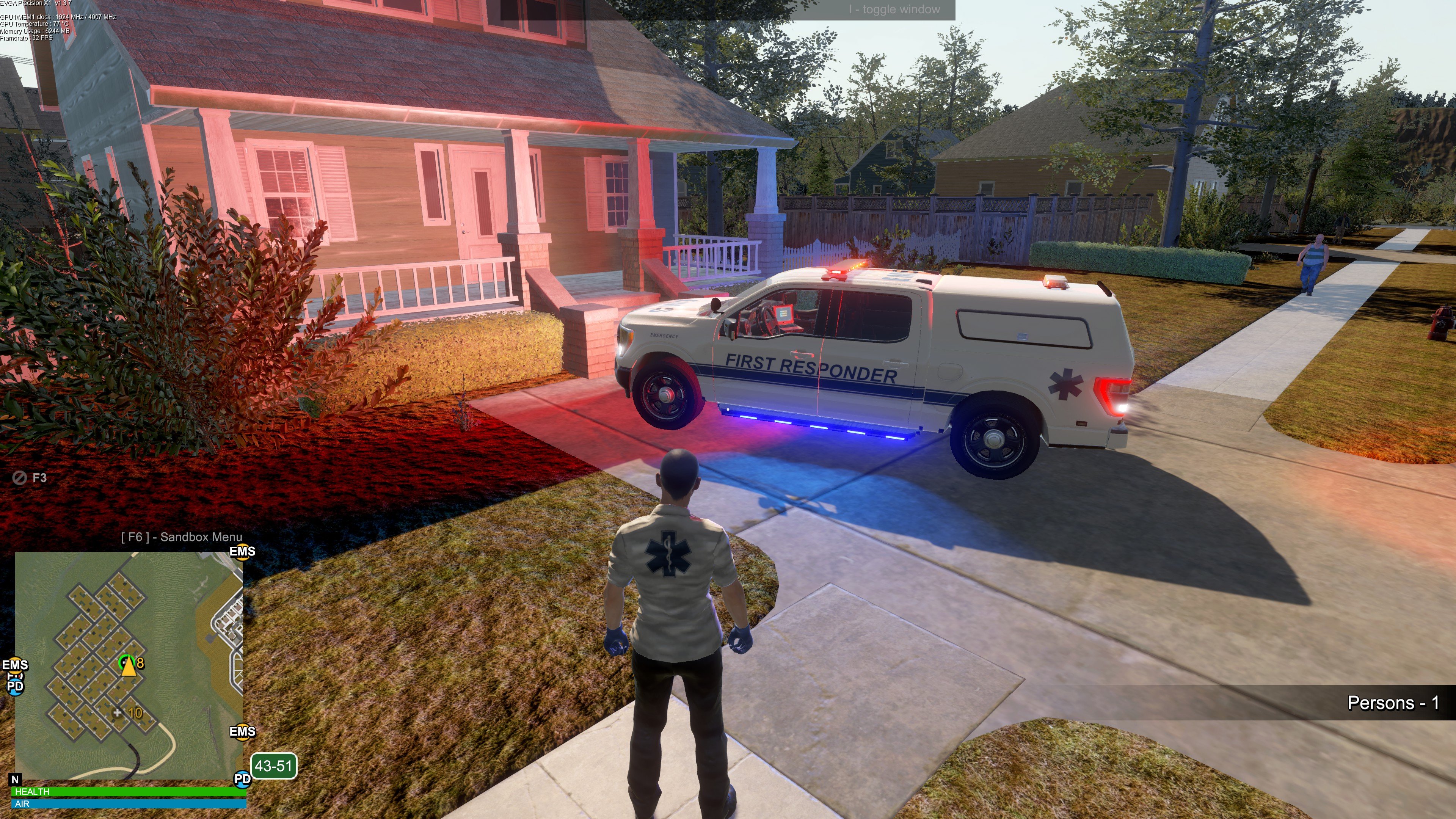1456x819 pixels.
Task: Click the N compass indicator on the minimap
Action: click(15, 780)
